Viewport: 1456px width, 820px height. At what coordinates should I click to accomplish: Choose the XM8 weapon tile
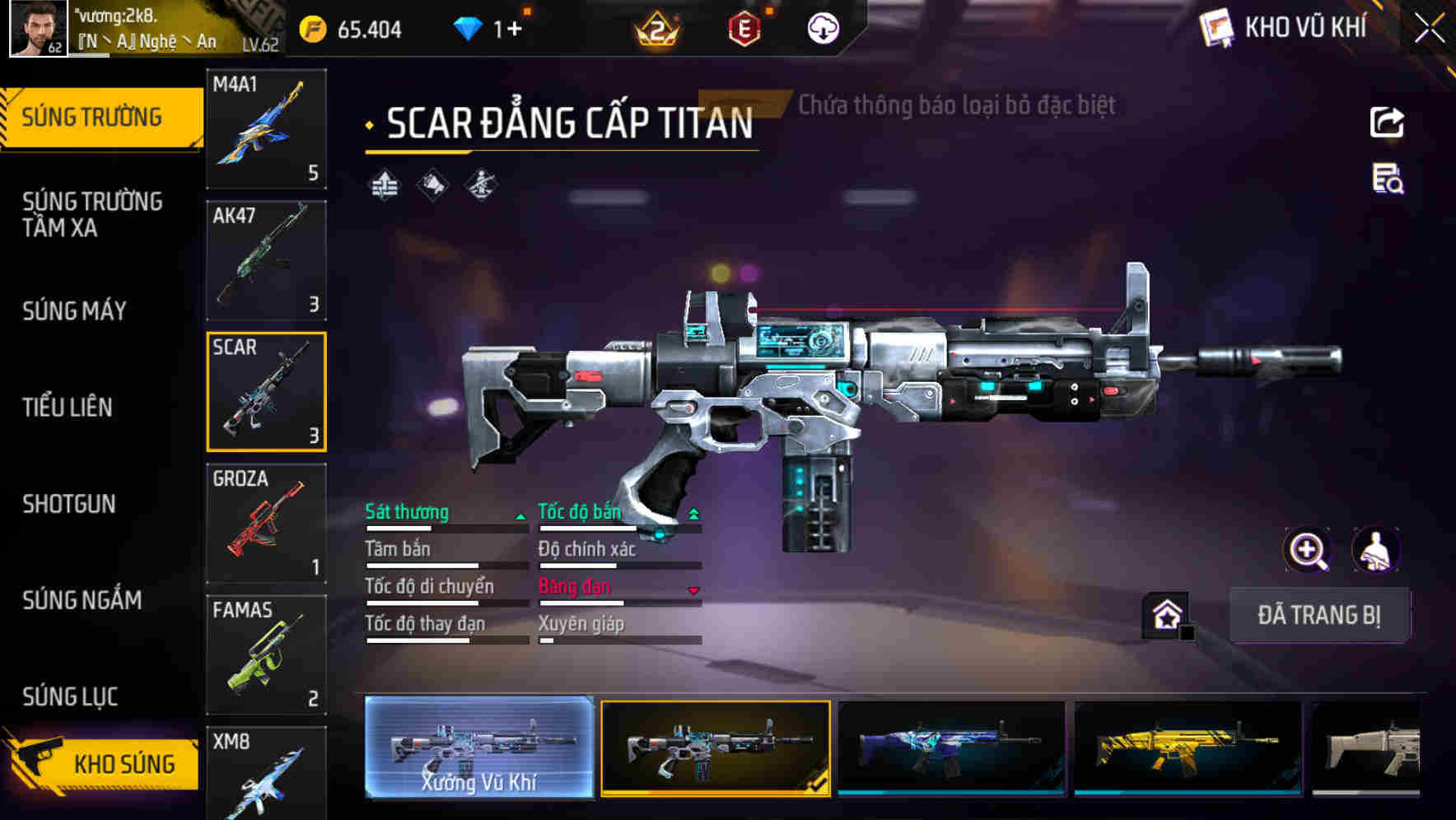click(266, 772)
